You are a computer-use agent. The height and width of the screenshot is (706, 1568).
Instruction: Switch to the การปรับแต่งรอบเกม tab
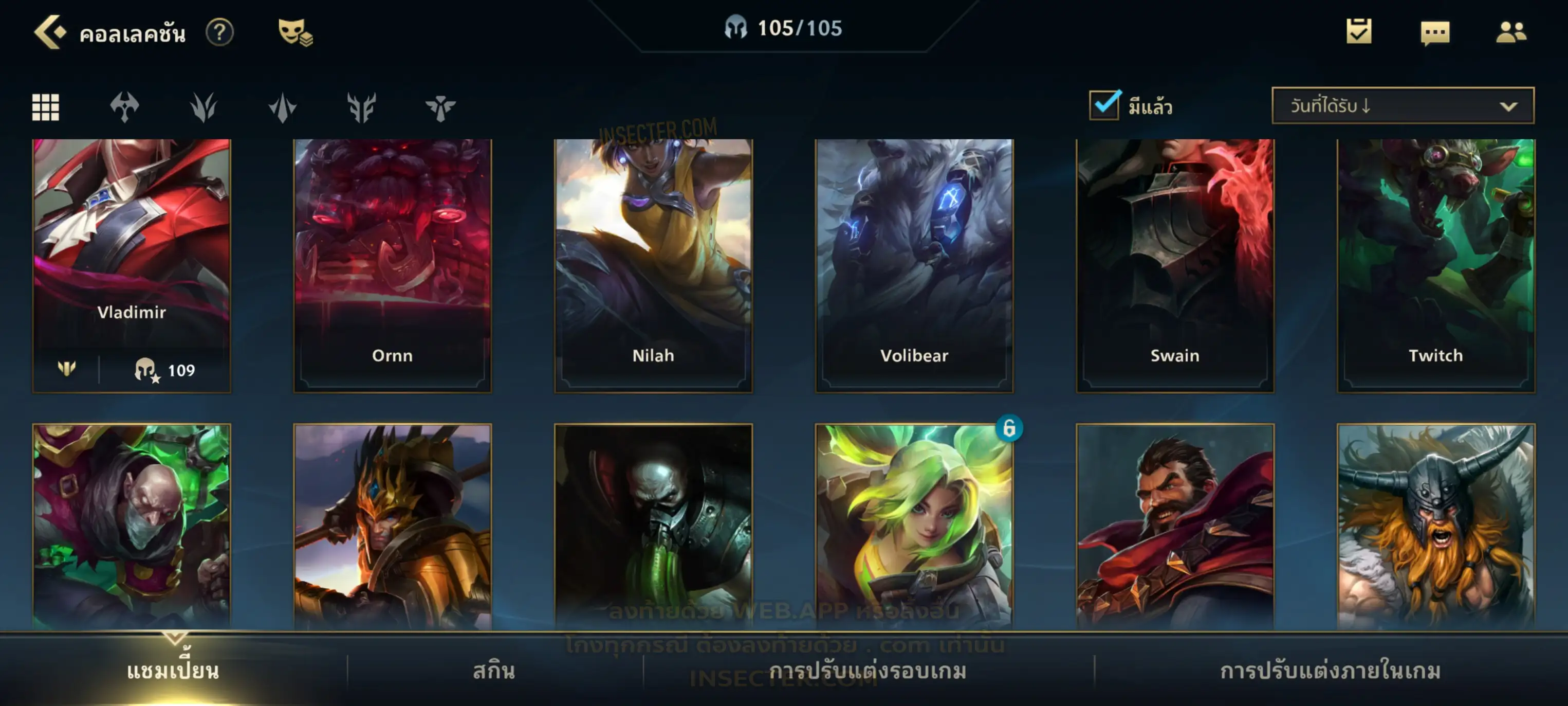[x=868, y=671]
